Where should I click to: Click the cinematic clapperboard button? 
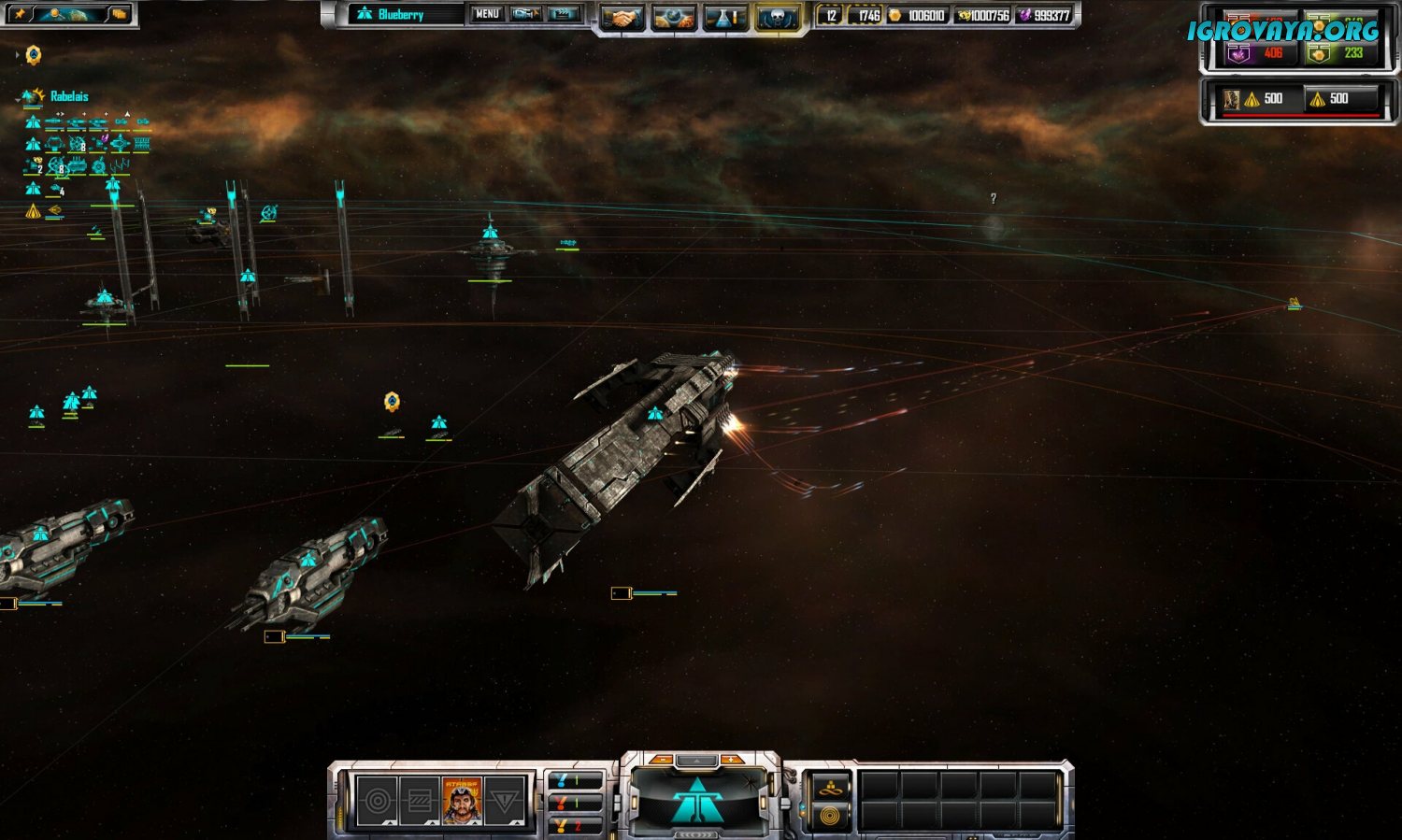click(563, 14)
